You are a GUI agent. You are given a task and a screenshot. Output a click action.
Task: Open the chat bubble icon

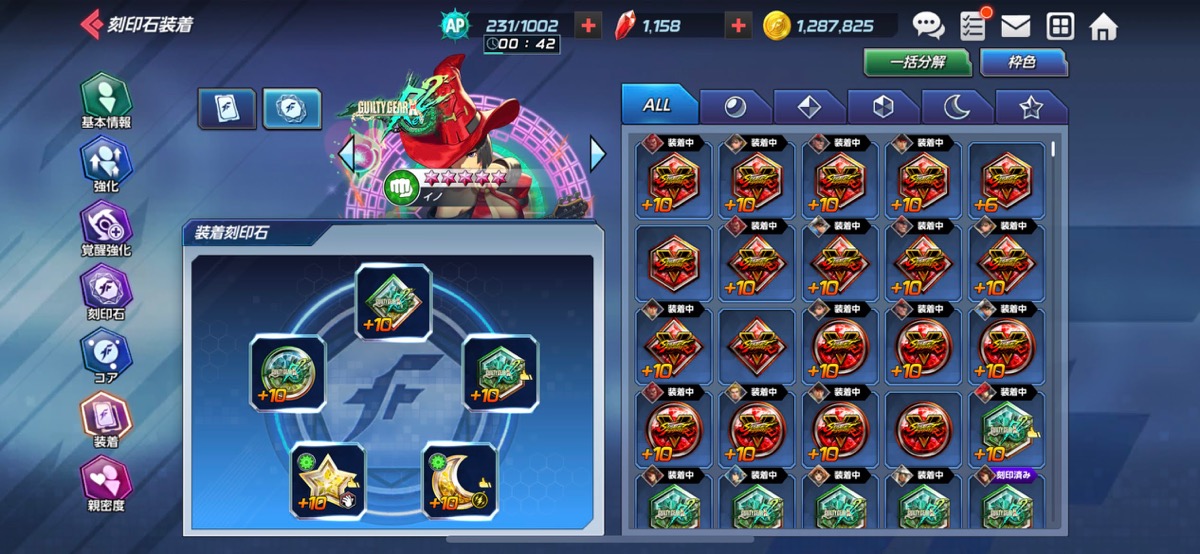[928, 26]
